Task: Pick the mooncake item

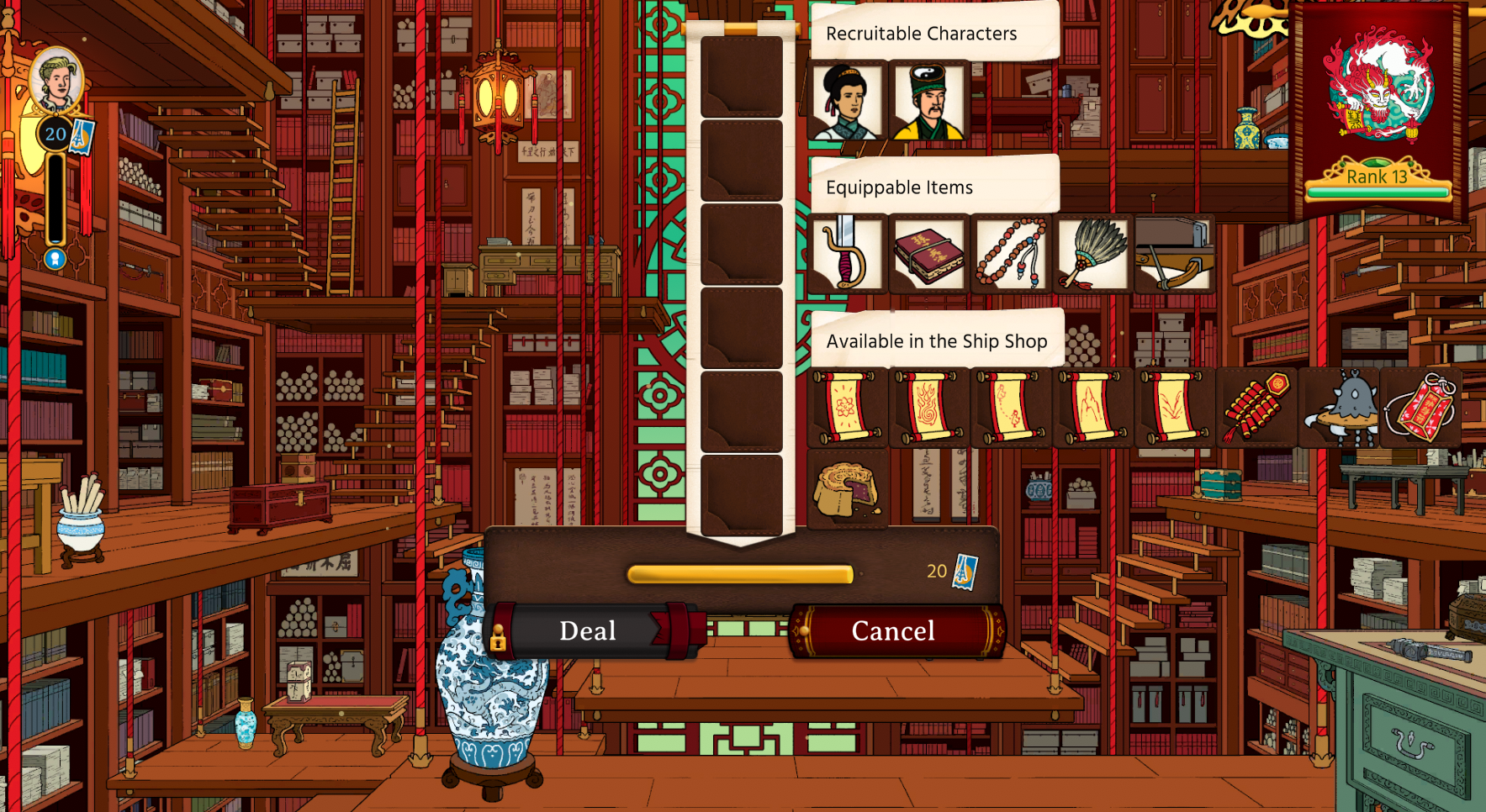Action: click(x=846, y=489)
